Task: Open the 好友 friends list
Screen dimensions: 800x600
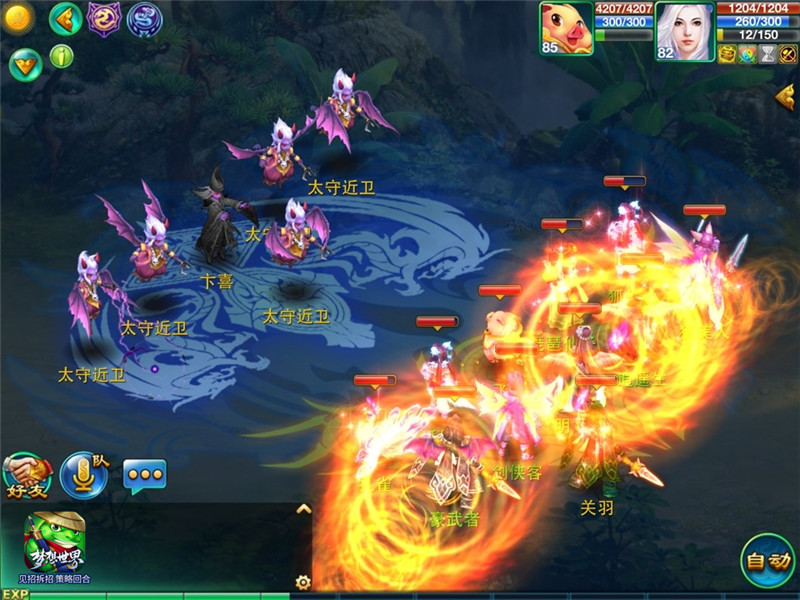Action: (x=27, y=475)
